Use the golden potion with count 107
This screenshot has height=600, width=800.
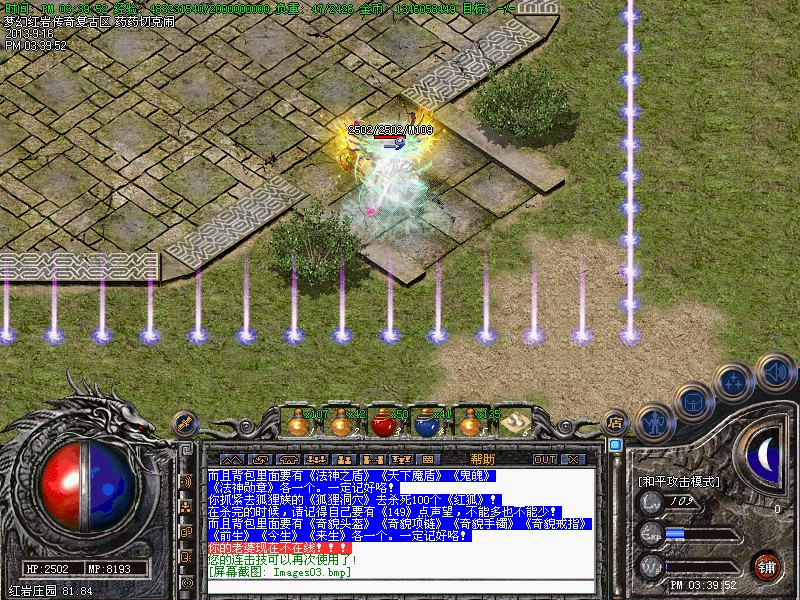[x=297, y=424]
